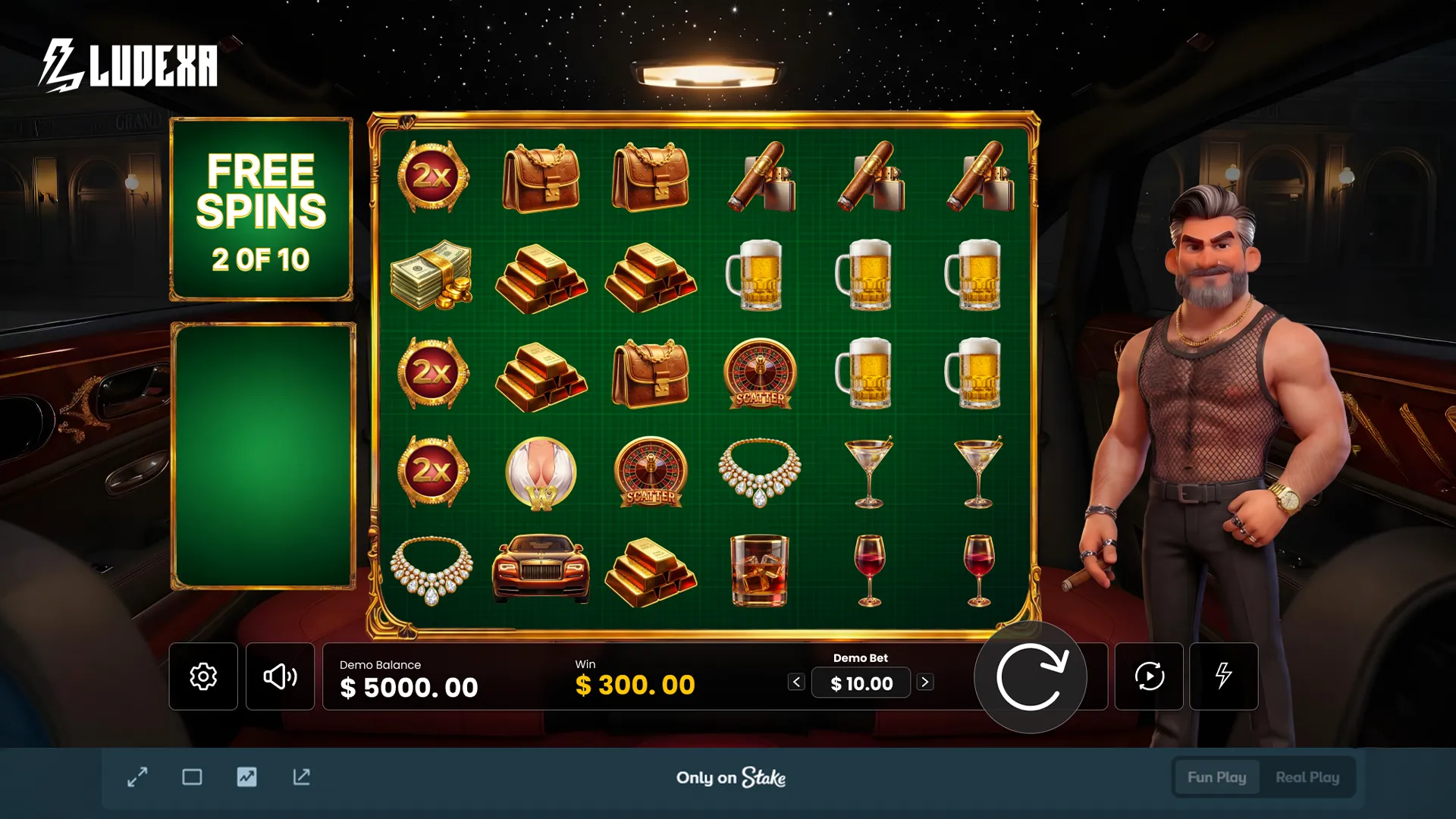Switch to Real Play mode

1307,777
